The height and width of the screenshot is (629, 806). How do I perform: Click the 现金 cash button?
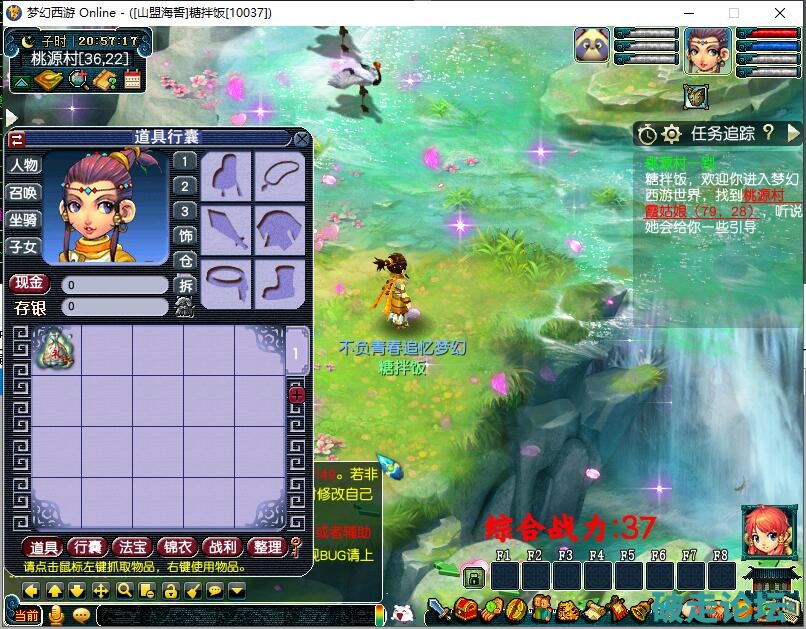29,283
